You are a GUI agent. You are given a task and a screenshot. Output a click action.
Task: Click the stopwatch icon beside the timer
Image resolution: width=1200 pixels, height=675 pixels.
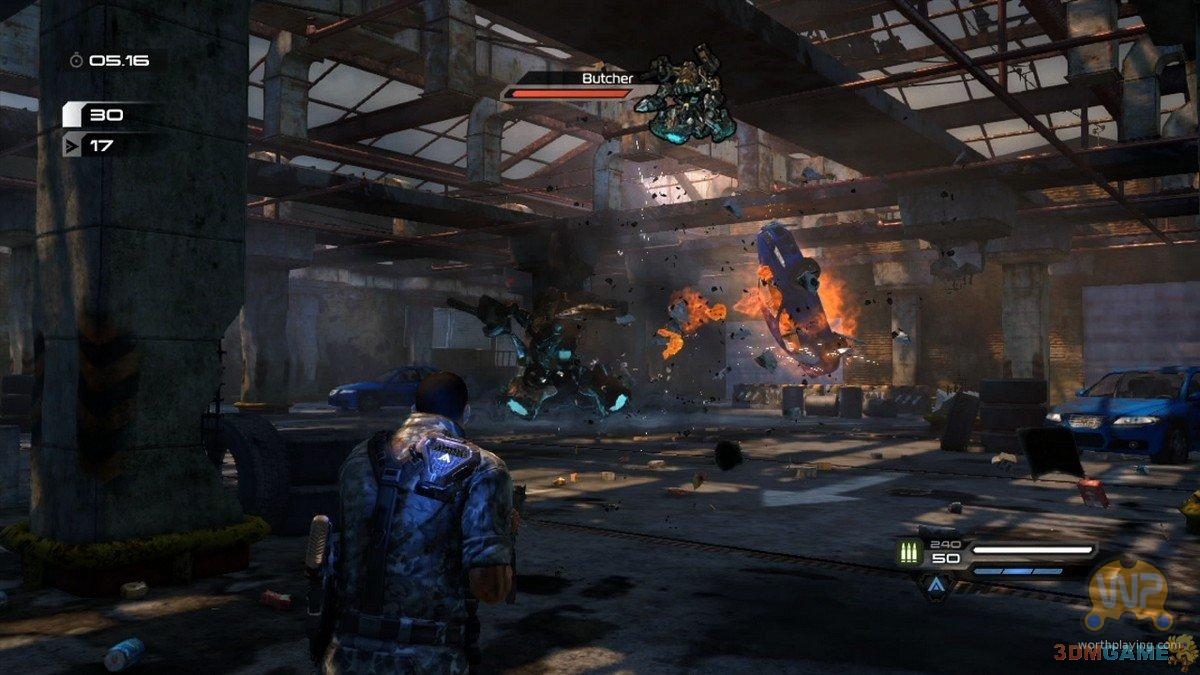[x=76, y=61]
